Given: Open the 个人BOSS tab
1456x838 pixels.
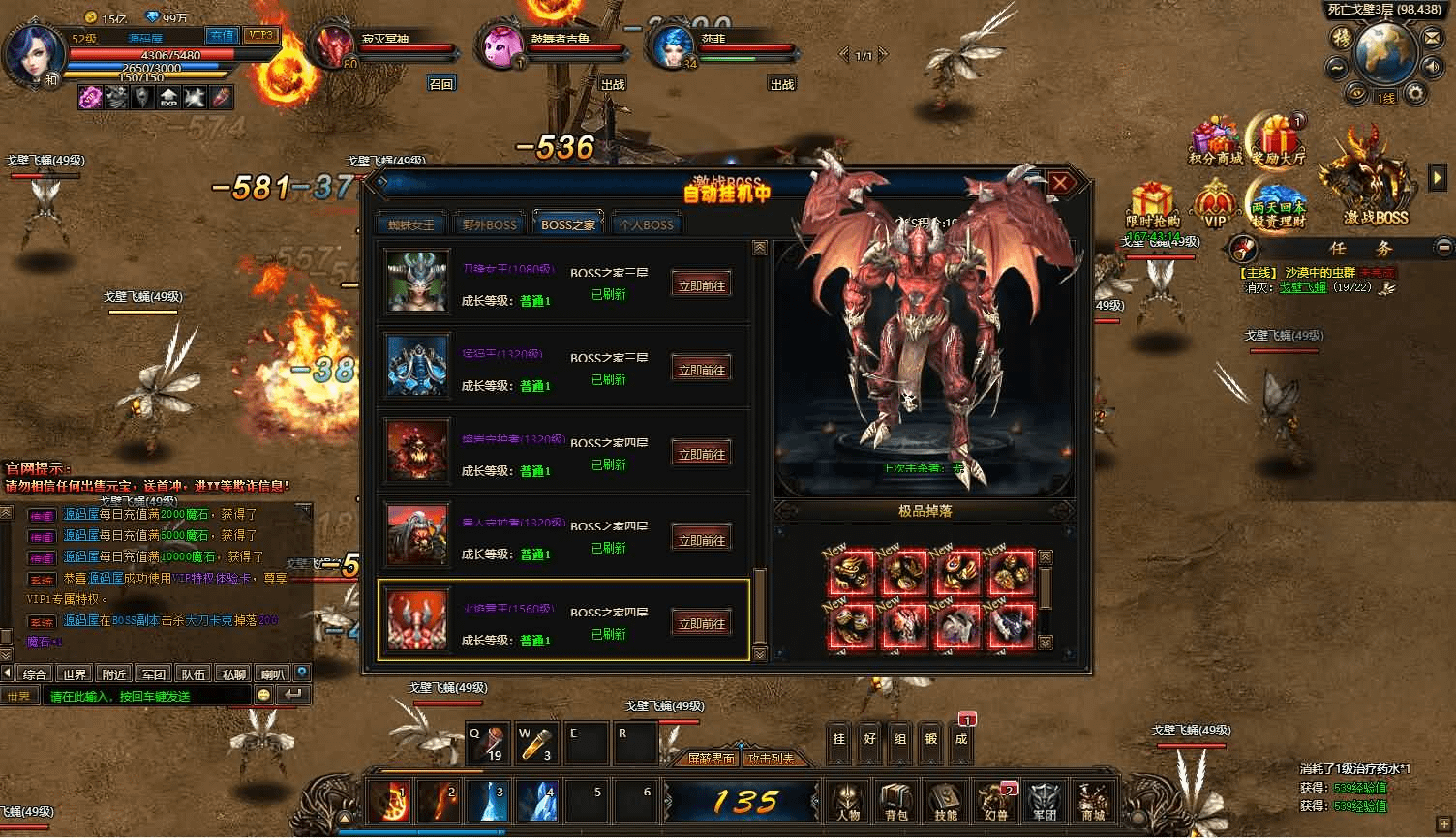Looking at the screenshot, I should (x=646, y=224).
